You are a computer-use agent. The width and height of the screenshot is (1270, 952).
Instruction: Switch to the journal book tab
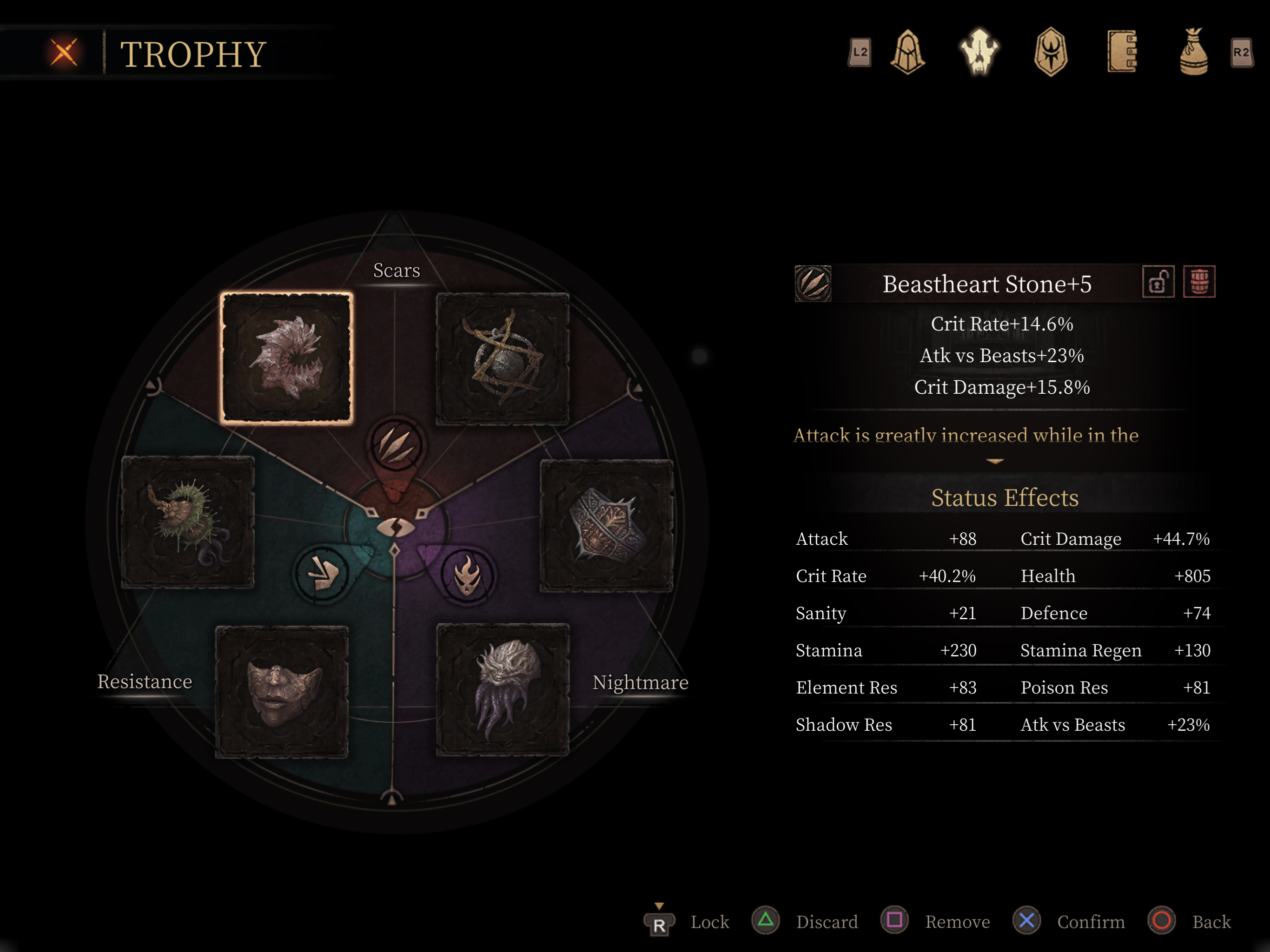(x=1122, y=52)
